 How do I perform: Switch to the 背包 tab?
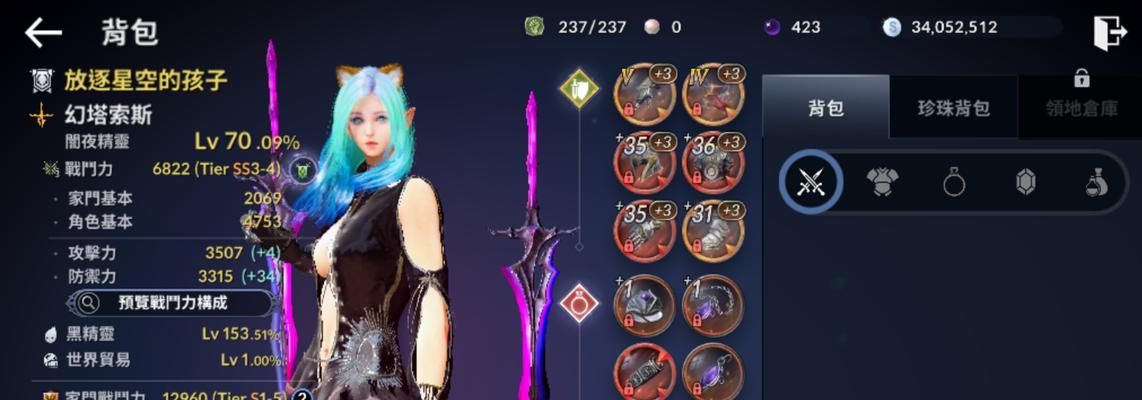click(x=825, y=108)
